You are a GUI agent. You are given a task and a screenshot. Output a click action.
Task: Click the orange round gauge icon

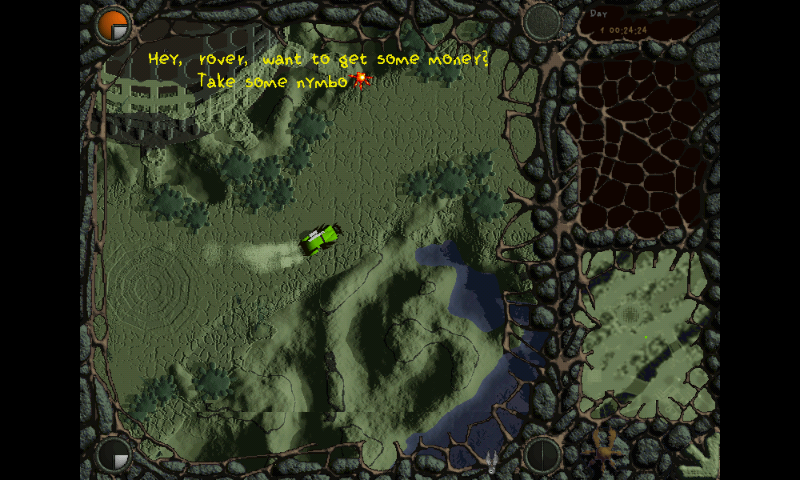coord(113,26)
